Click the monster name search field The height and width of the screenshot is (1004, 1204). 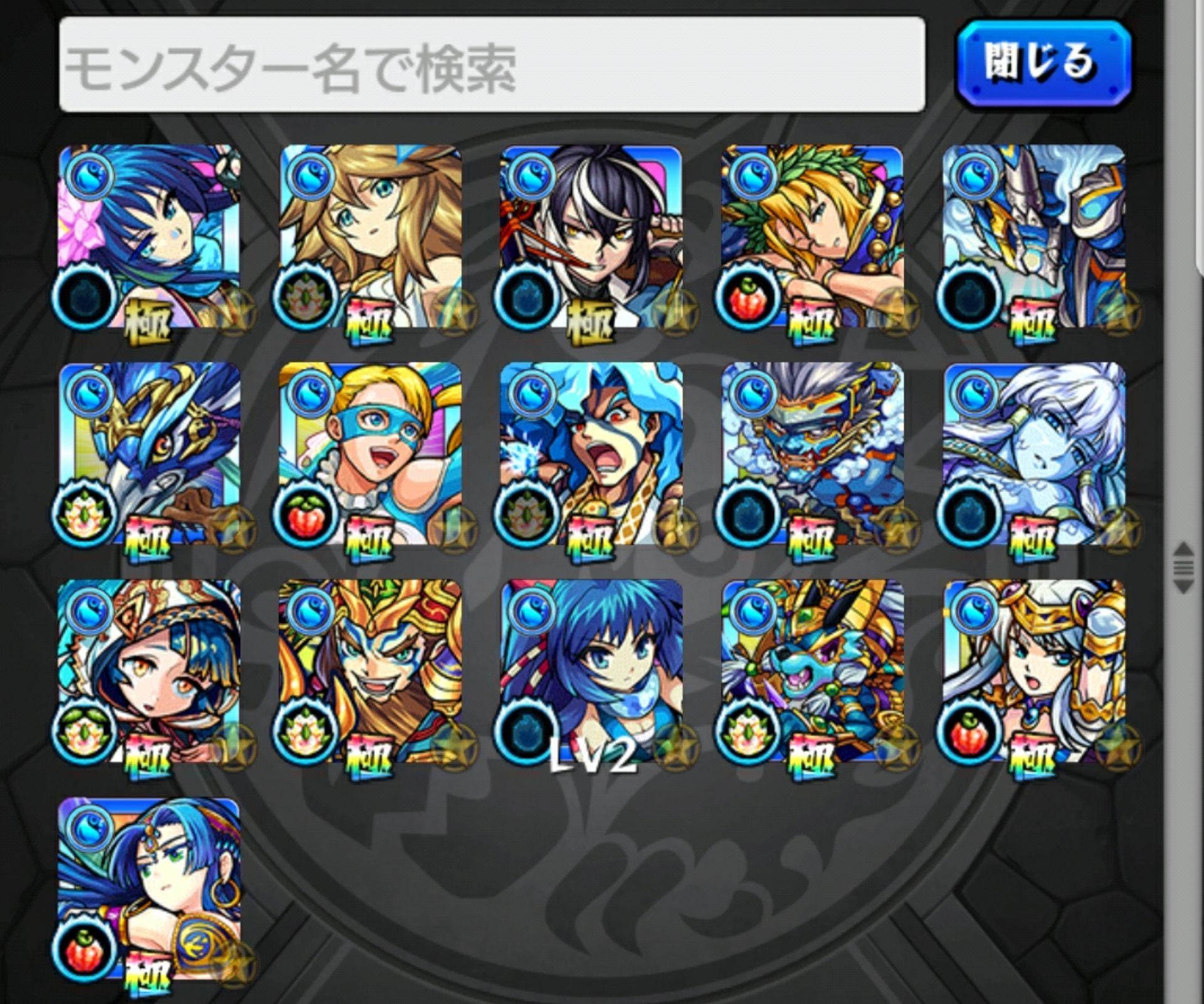(492, 65)
